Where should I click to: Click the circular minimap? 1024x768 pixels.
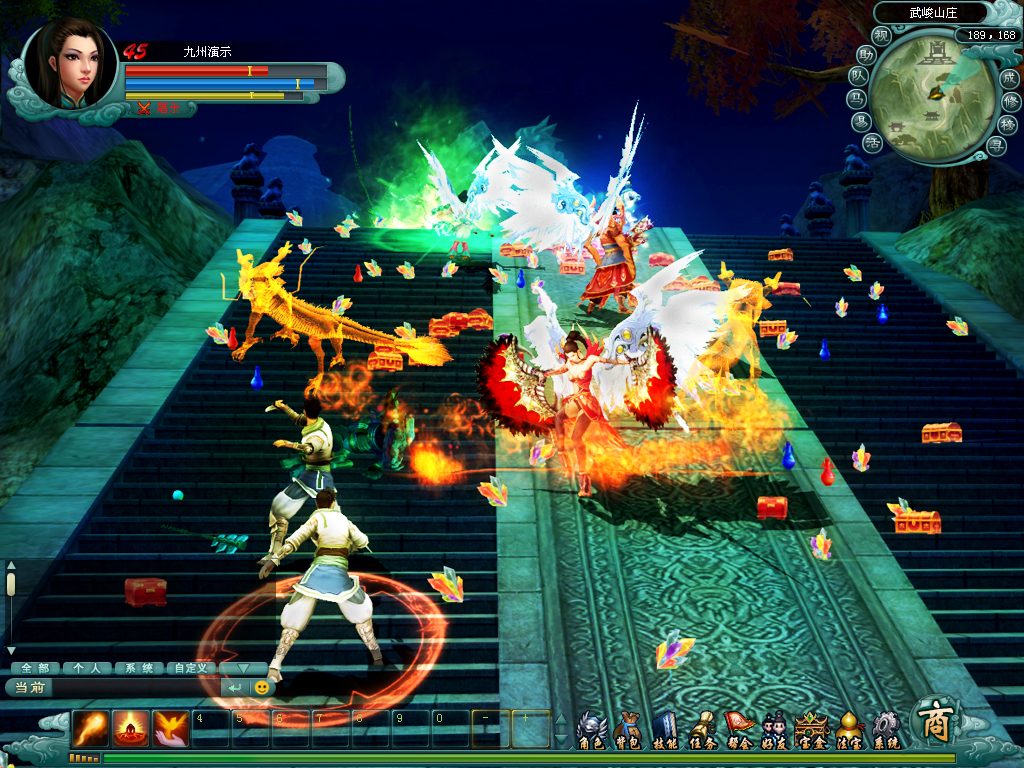[931, 98]
